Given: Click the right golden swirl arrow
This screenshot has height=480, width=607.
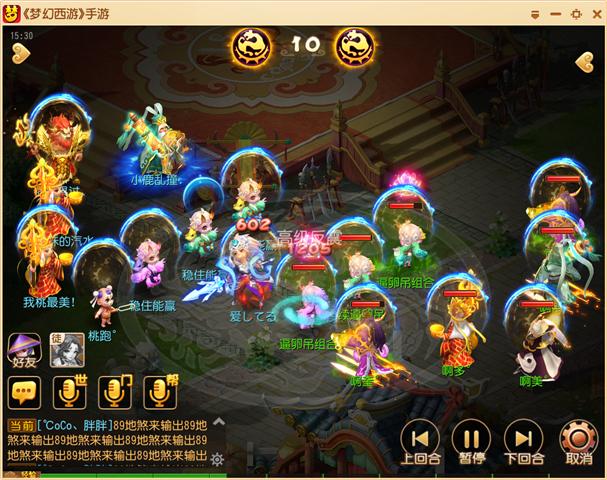Looking at the screenshot, I should click(585, 61).
